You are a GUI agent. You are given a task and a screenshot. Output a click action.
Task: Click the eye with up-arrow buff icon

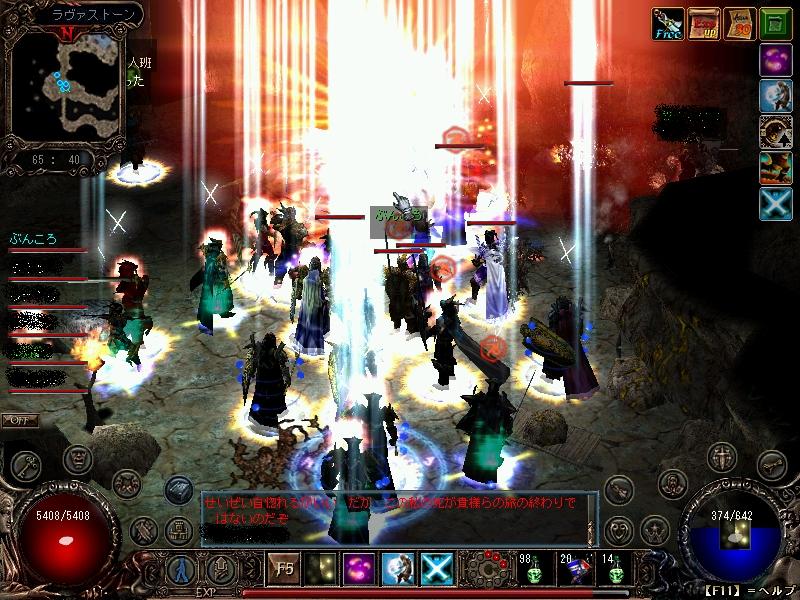(x=775, y=96)
